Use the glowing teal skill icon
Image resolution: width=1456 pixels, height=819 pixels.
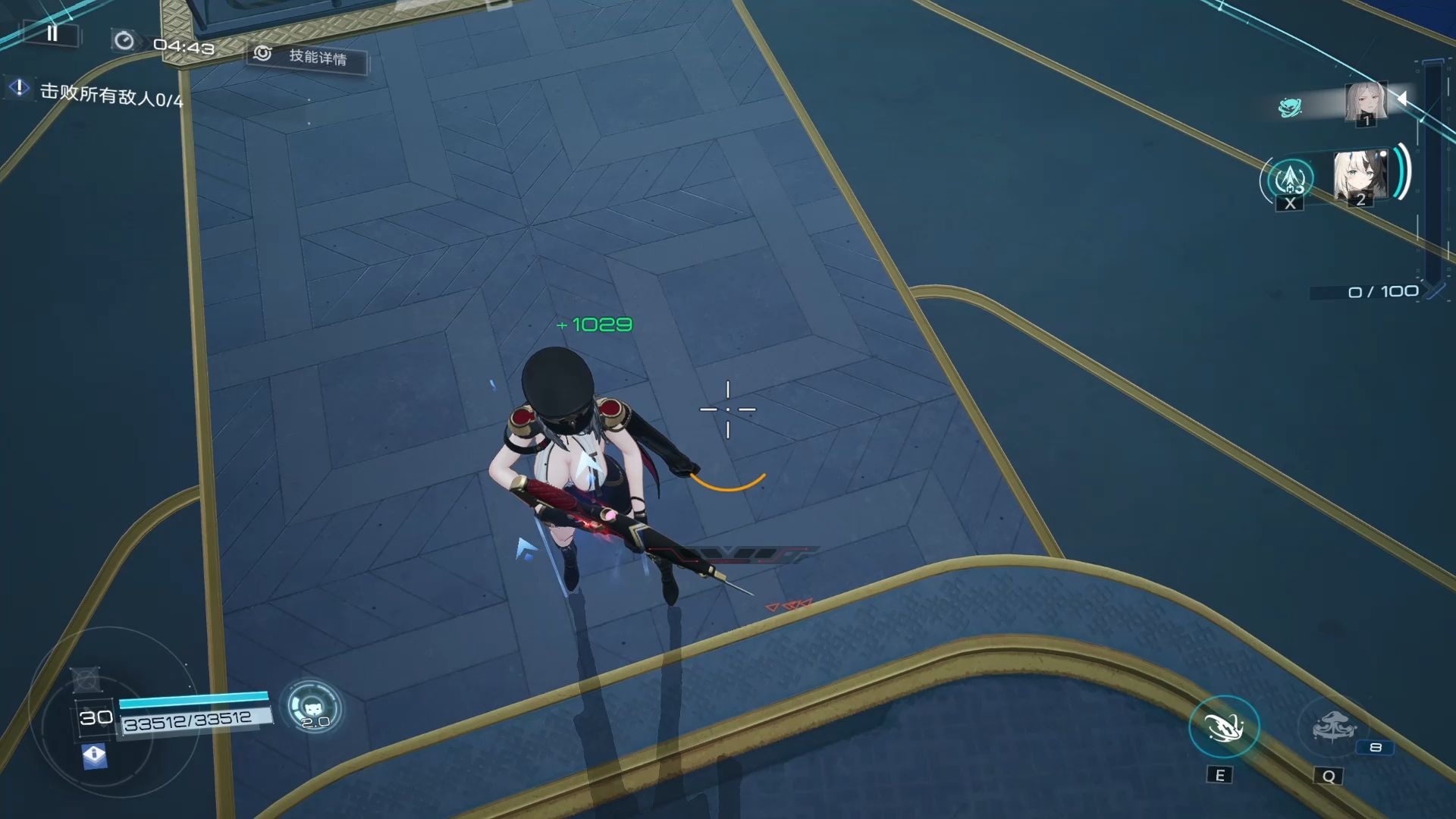point(1223,727)
